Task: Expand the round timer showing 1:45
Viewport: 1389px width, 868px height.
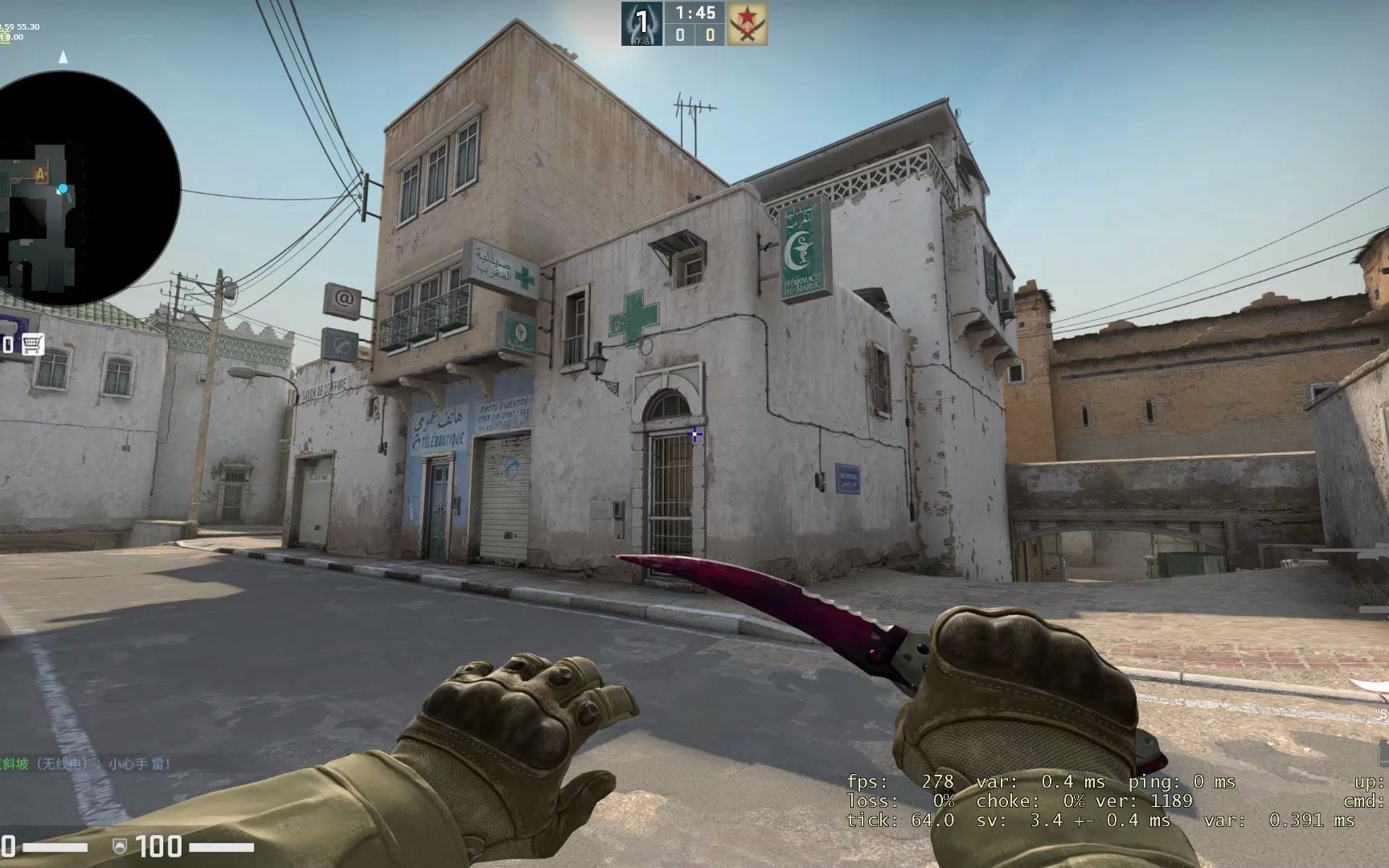Action: pos(696,13)
